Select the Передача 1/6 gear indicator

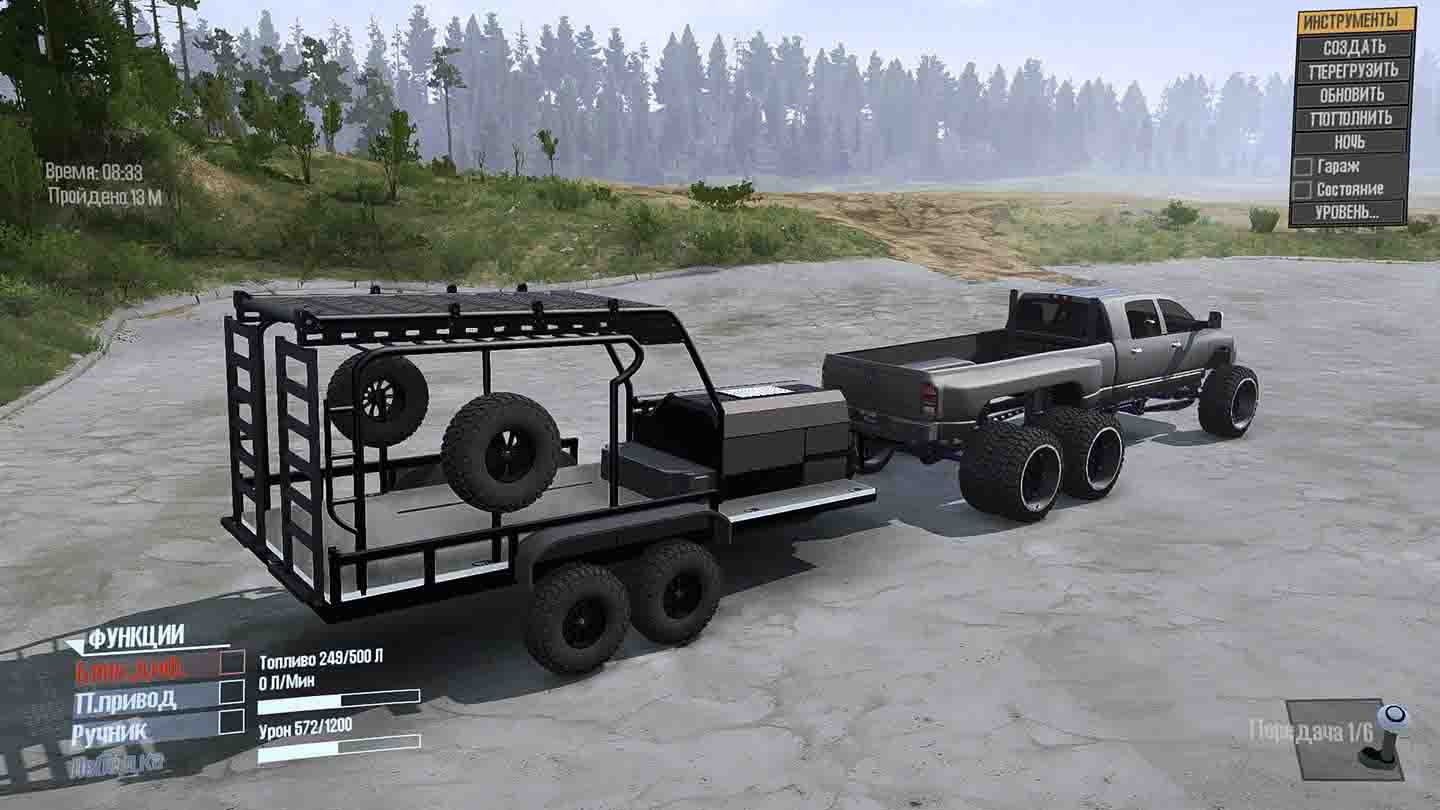(1309, 729)
